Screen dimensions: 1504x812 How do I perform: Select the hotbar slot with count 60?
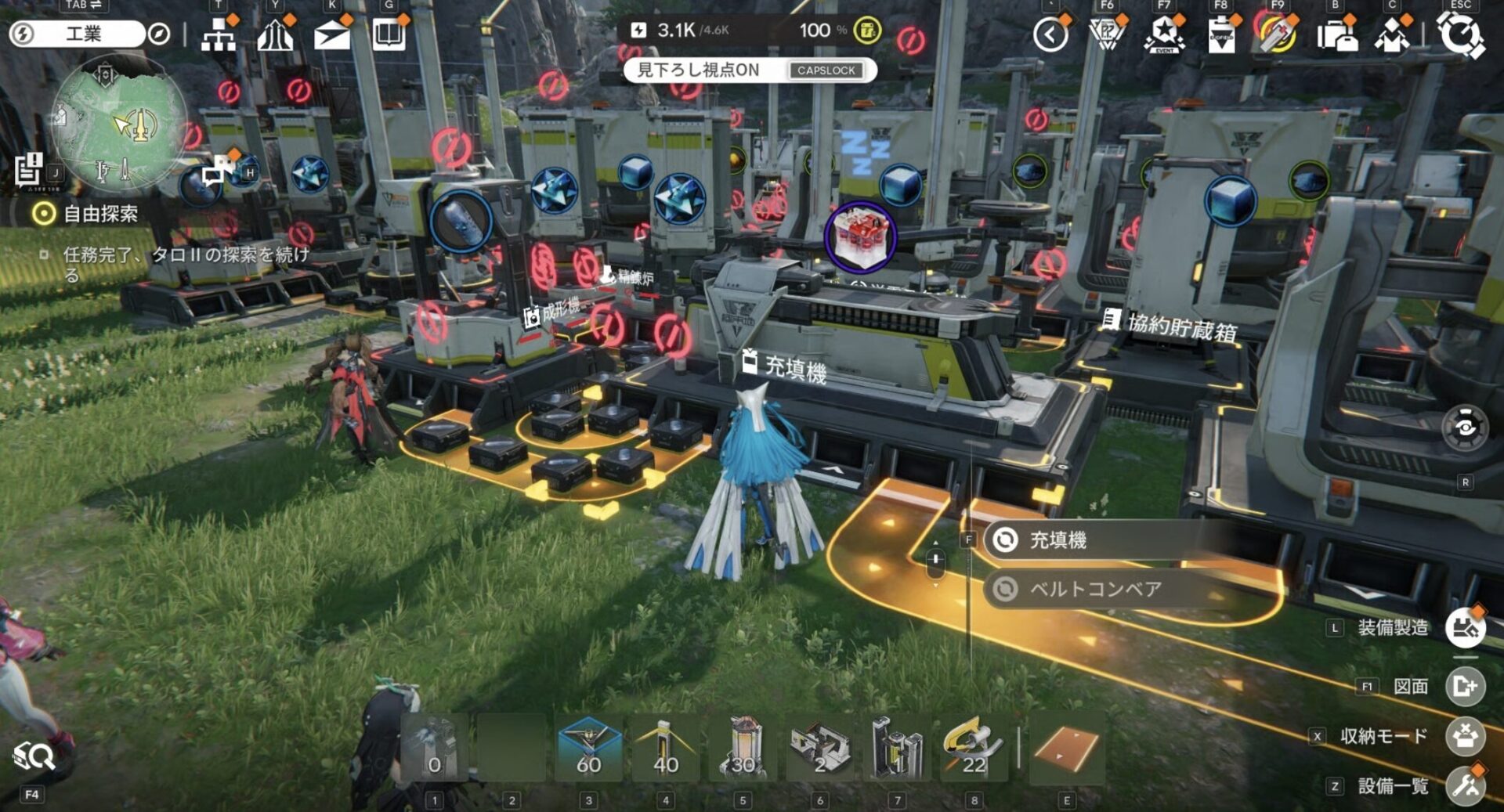588,748
